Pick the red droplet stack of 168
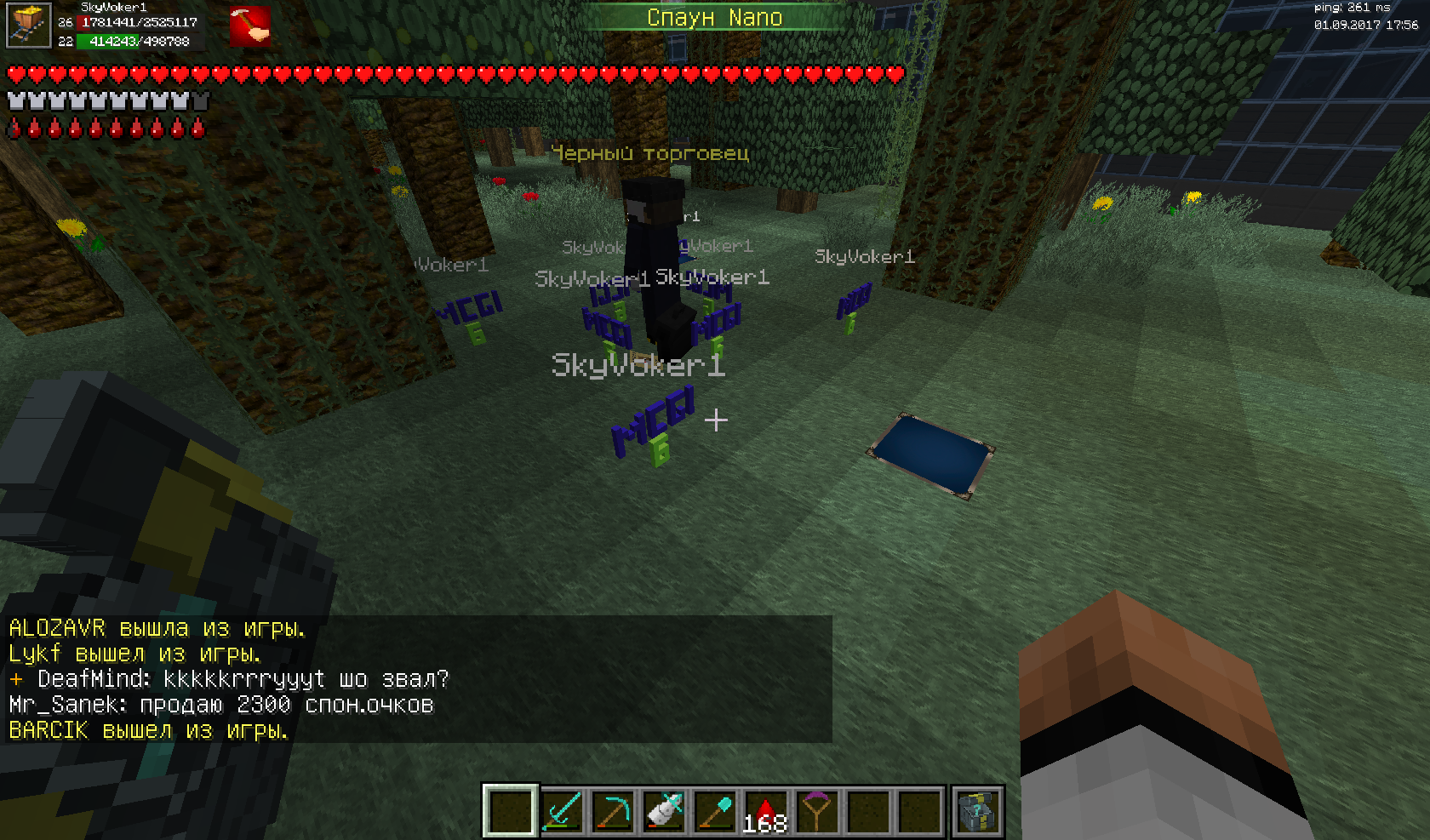The height and width of the screenshot is (840, 1430). click(765, 811)
